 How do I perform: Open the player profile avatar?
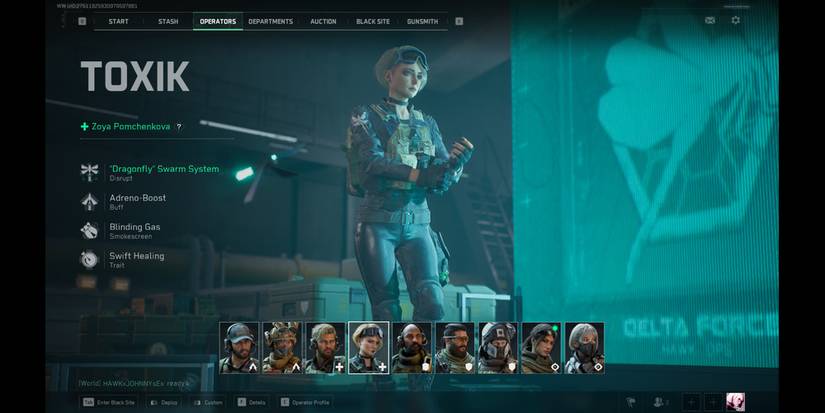(735, 402)
